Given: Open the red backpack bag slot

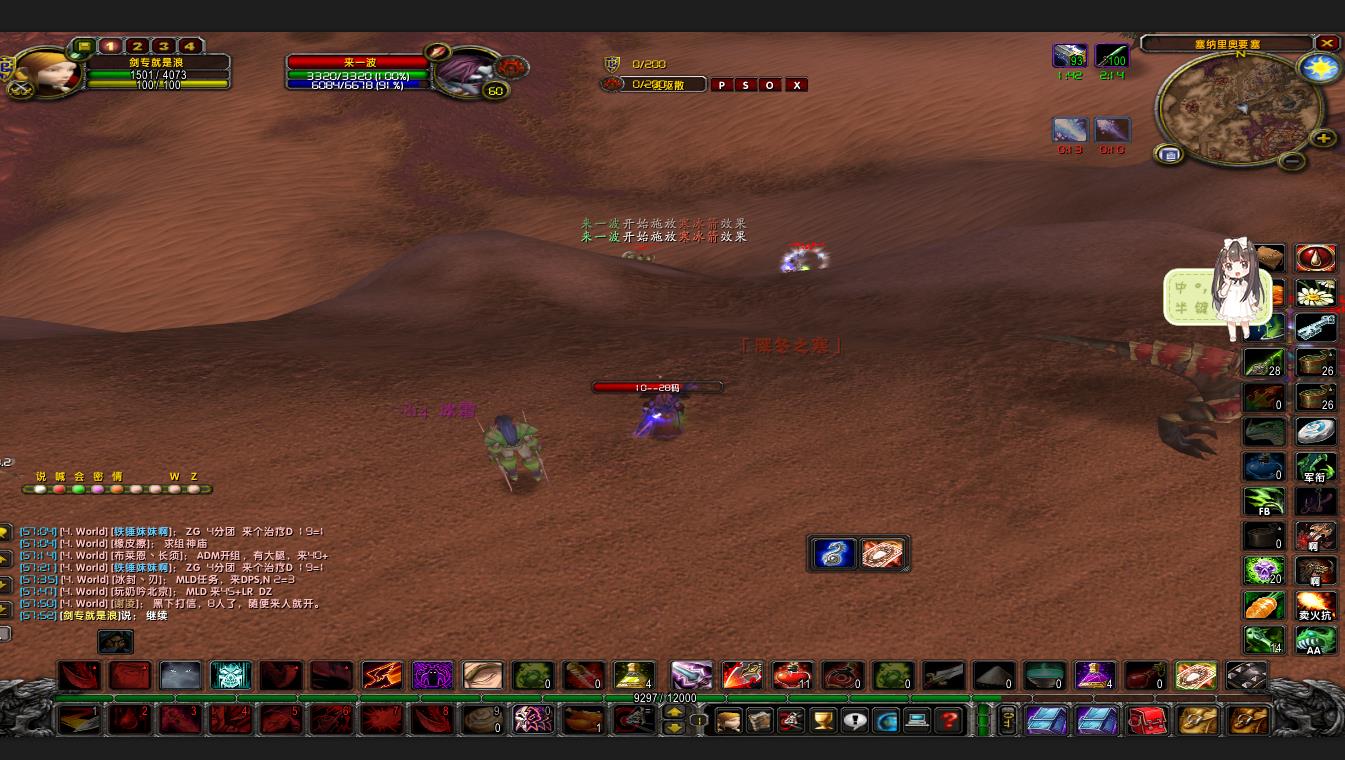Looking at the screenshot, I should coord(1147,720).
